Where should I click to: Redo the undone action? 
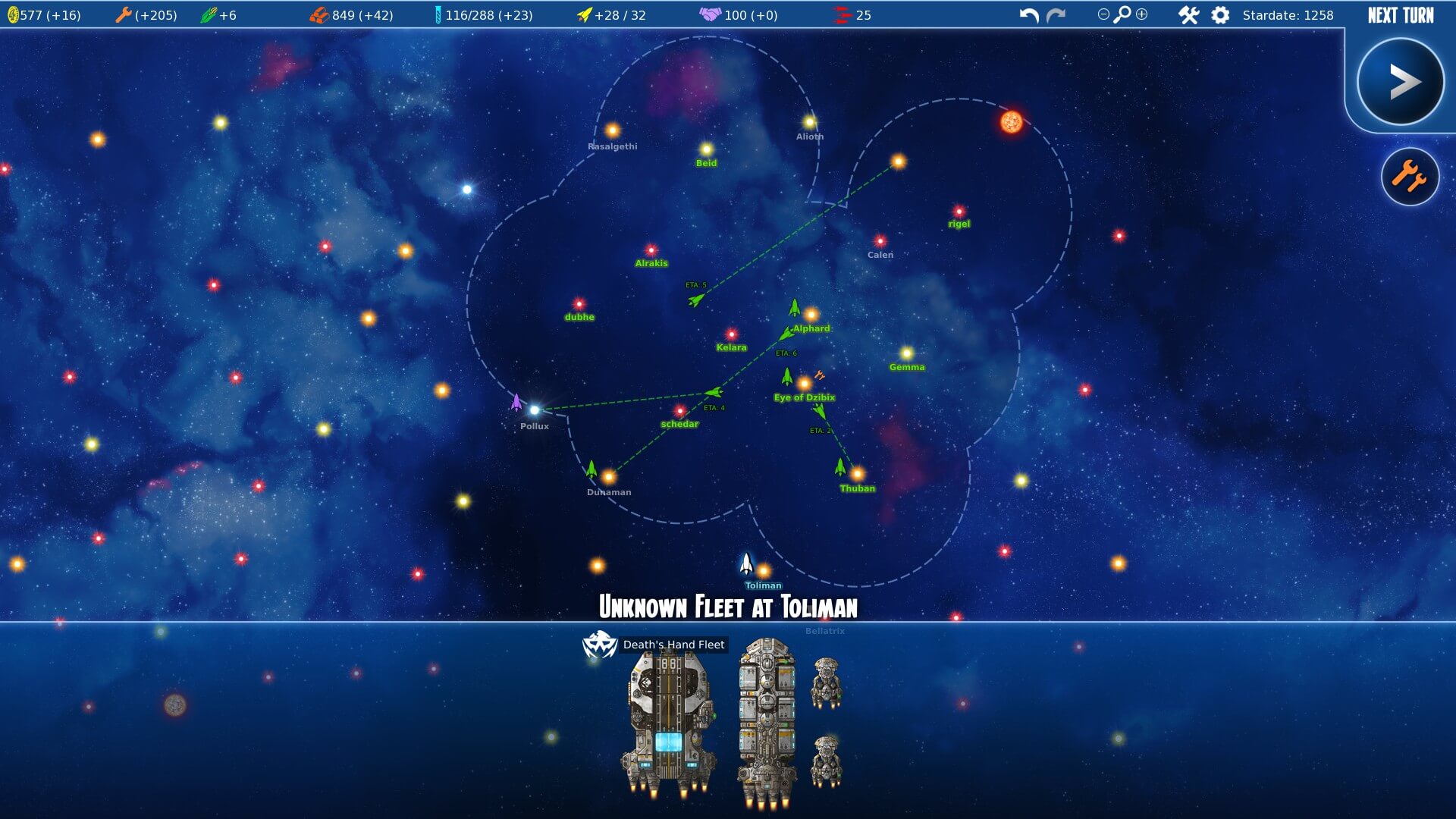[x=1056, y=15]
